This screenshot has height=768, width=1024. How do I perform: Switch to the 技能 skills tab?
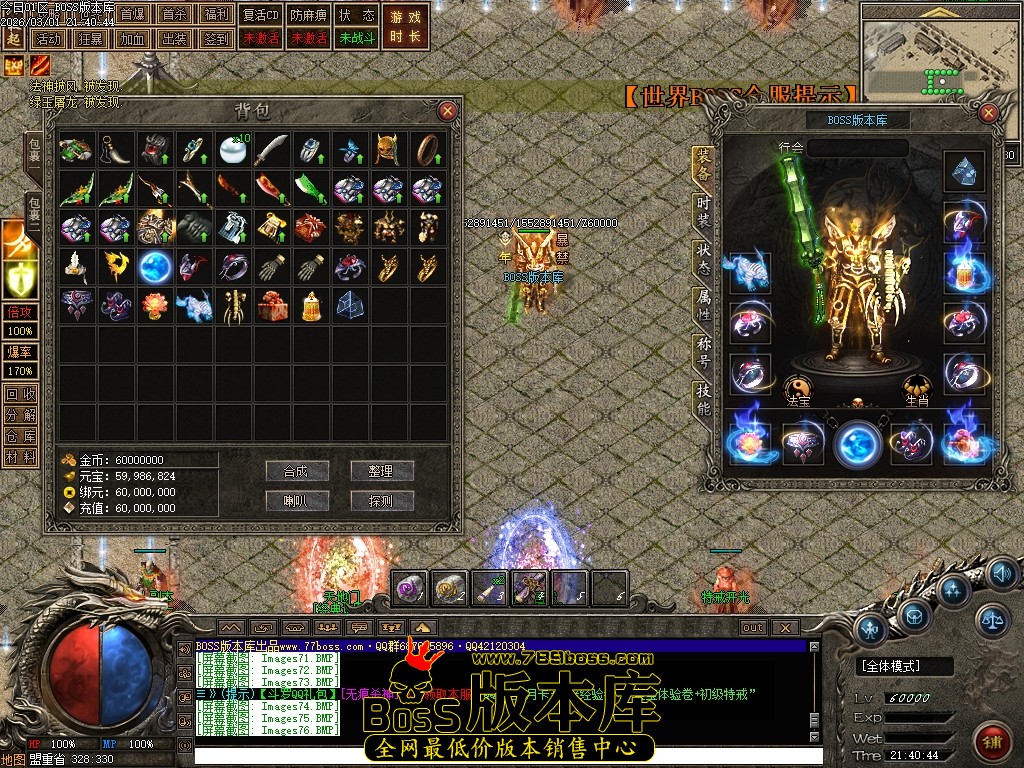pos(704,398)
